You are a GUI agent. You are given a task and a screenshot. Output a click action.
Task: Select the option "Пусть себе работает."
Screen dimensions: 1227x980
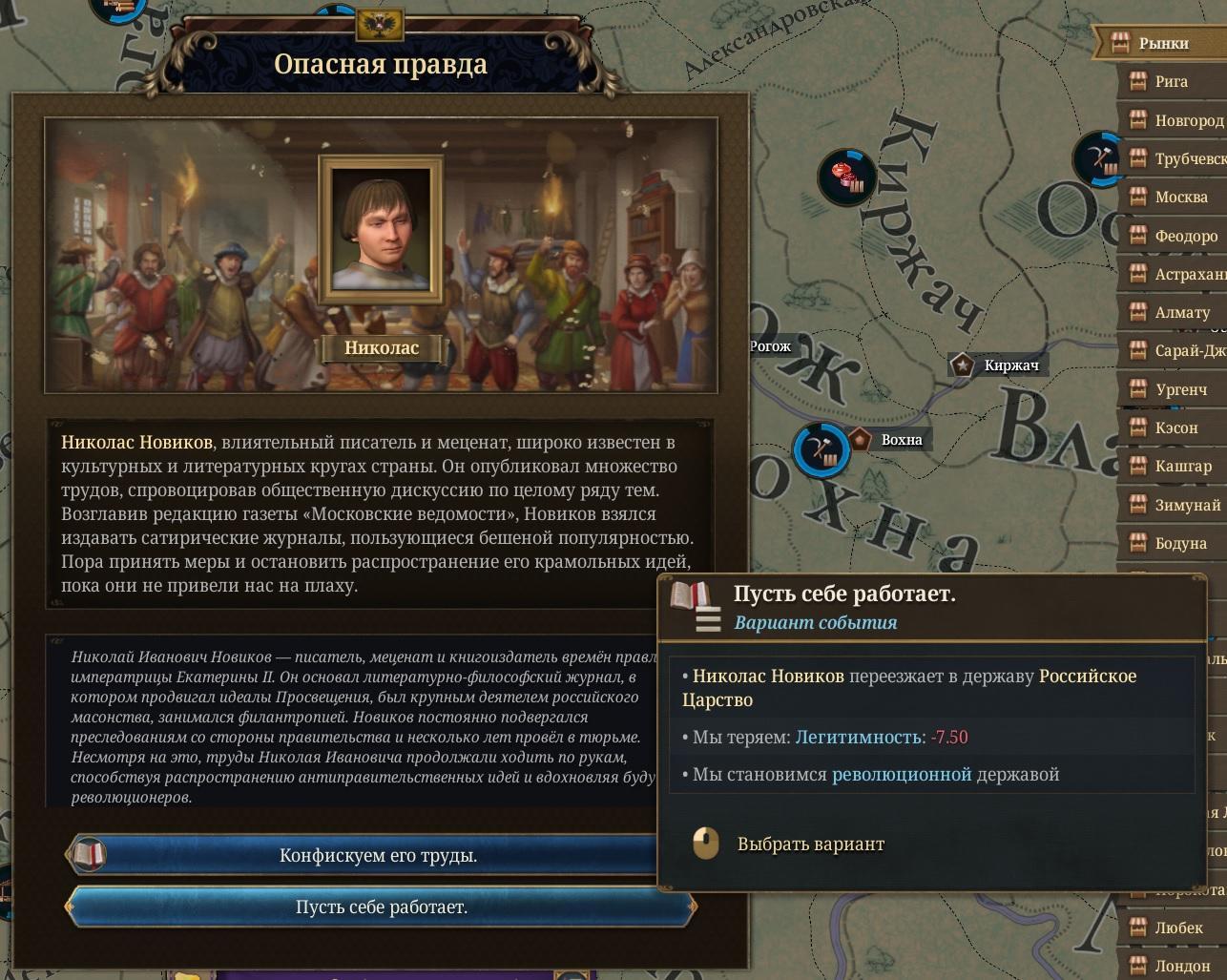(381, 907)
